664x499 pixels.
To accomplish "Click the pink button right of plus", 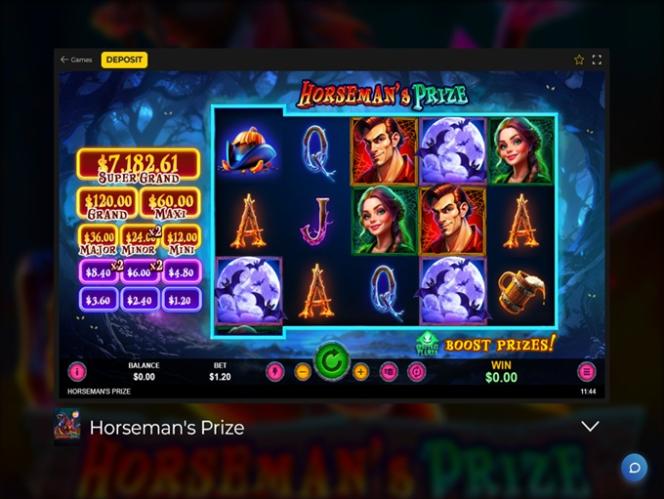I will pyautogui.click(x=389, y=372).
